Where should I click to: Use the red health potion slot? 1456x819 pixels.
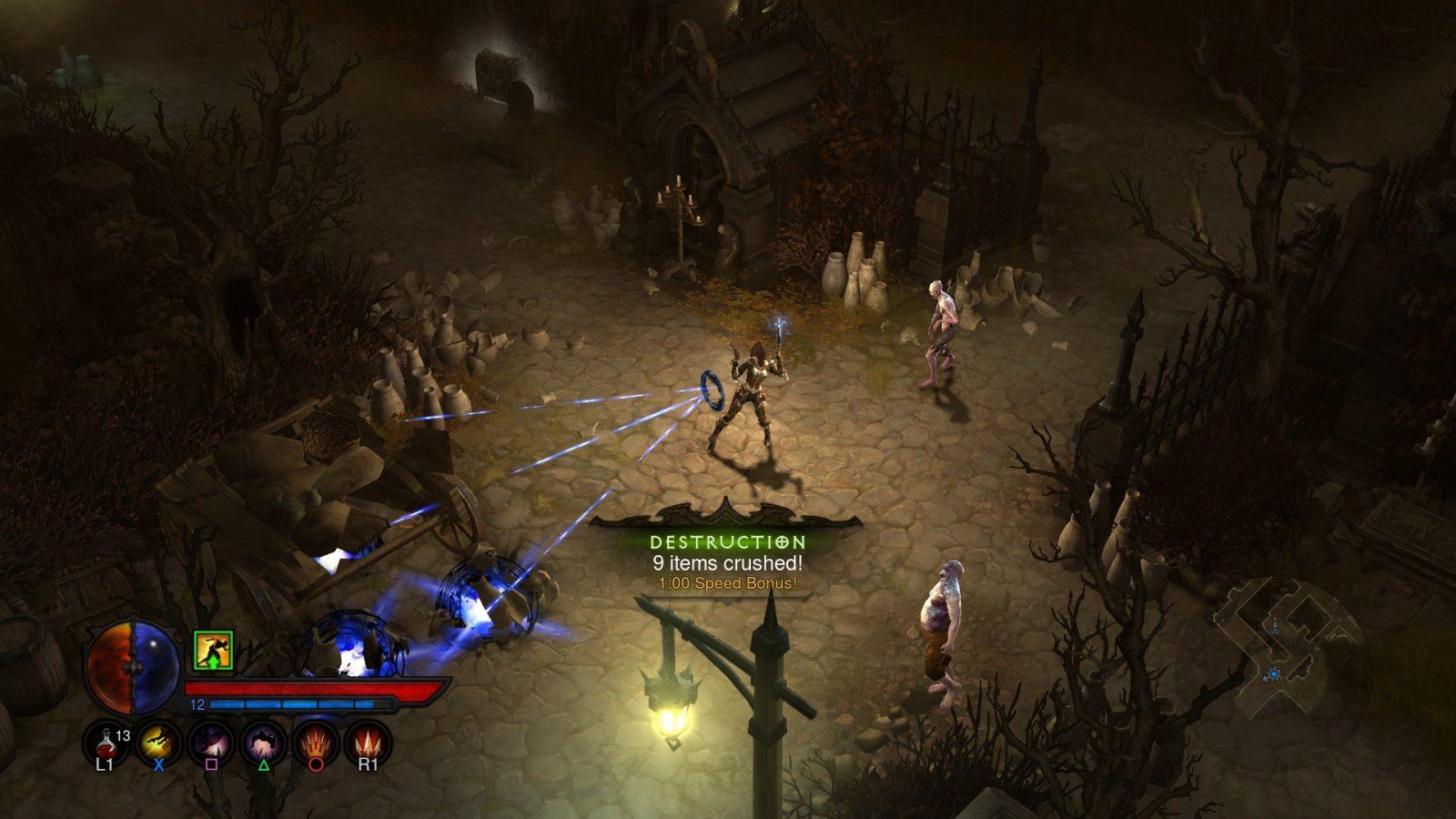pos(106,742)
